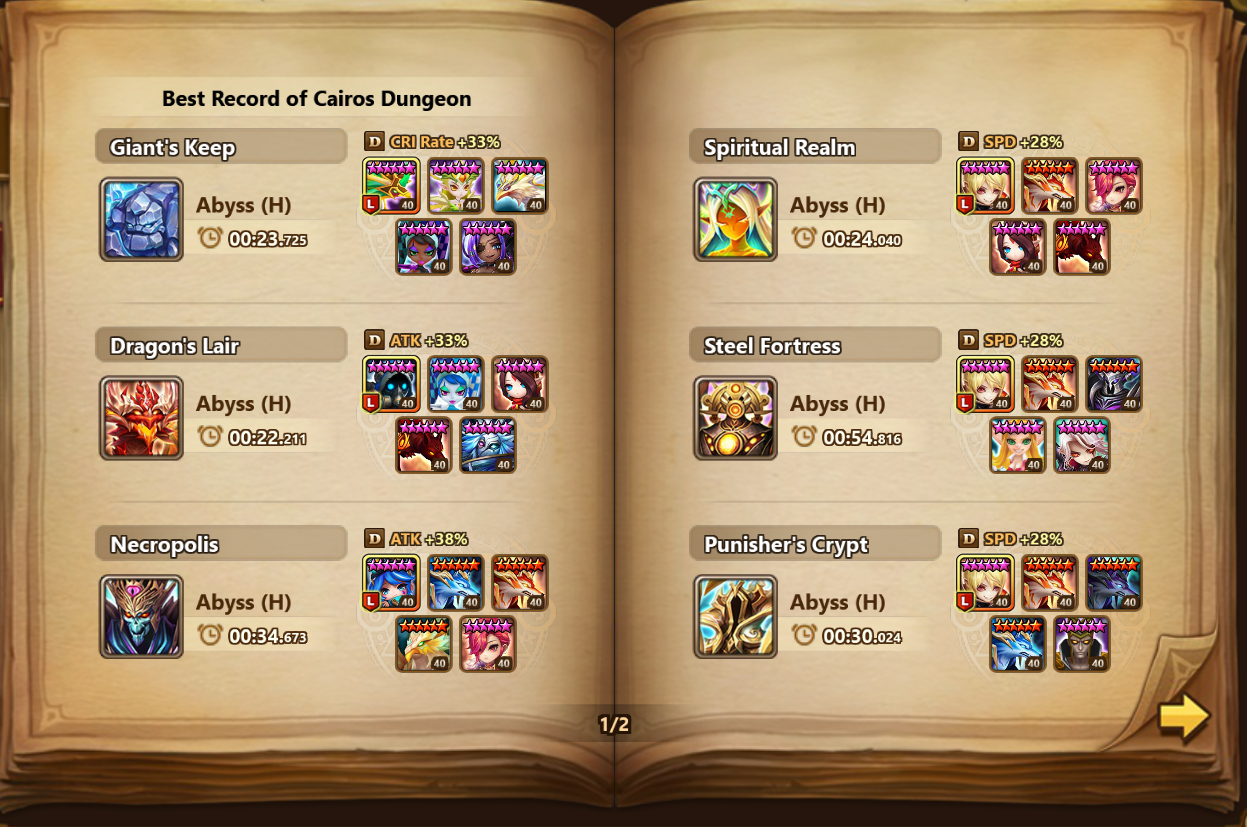Click the Spiritual Realm blonde leader monster
This screenshot has height=827, width=1247.
click(985, 186)
